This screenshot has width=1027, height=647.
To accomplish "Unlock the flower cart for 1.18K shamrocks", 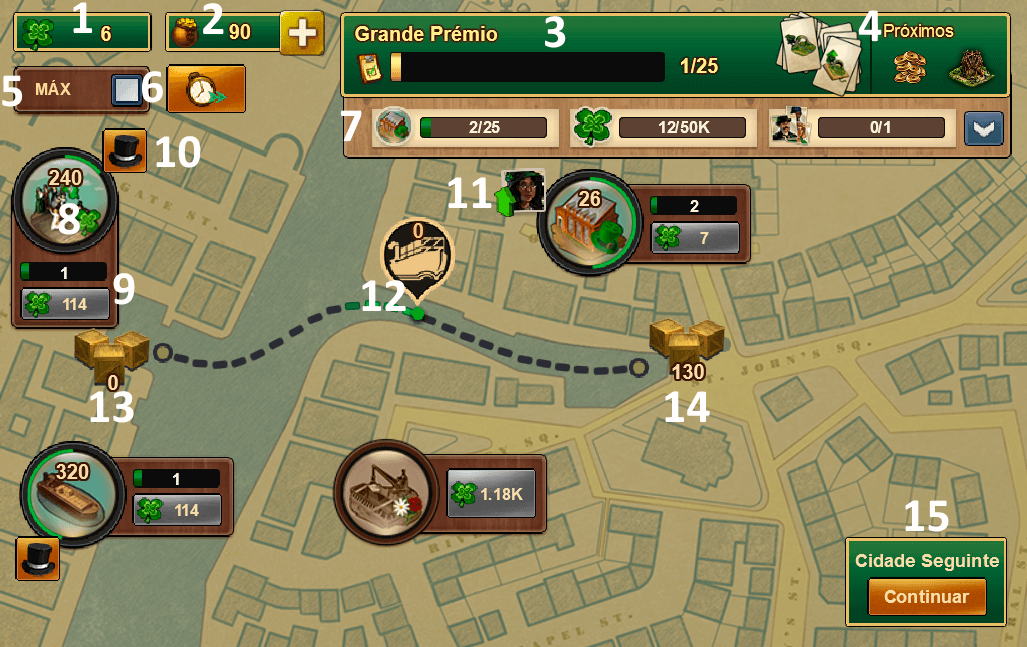I will point(490,493).
